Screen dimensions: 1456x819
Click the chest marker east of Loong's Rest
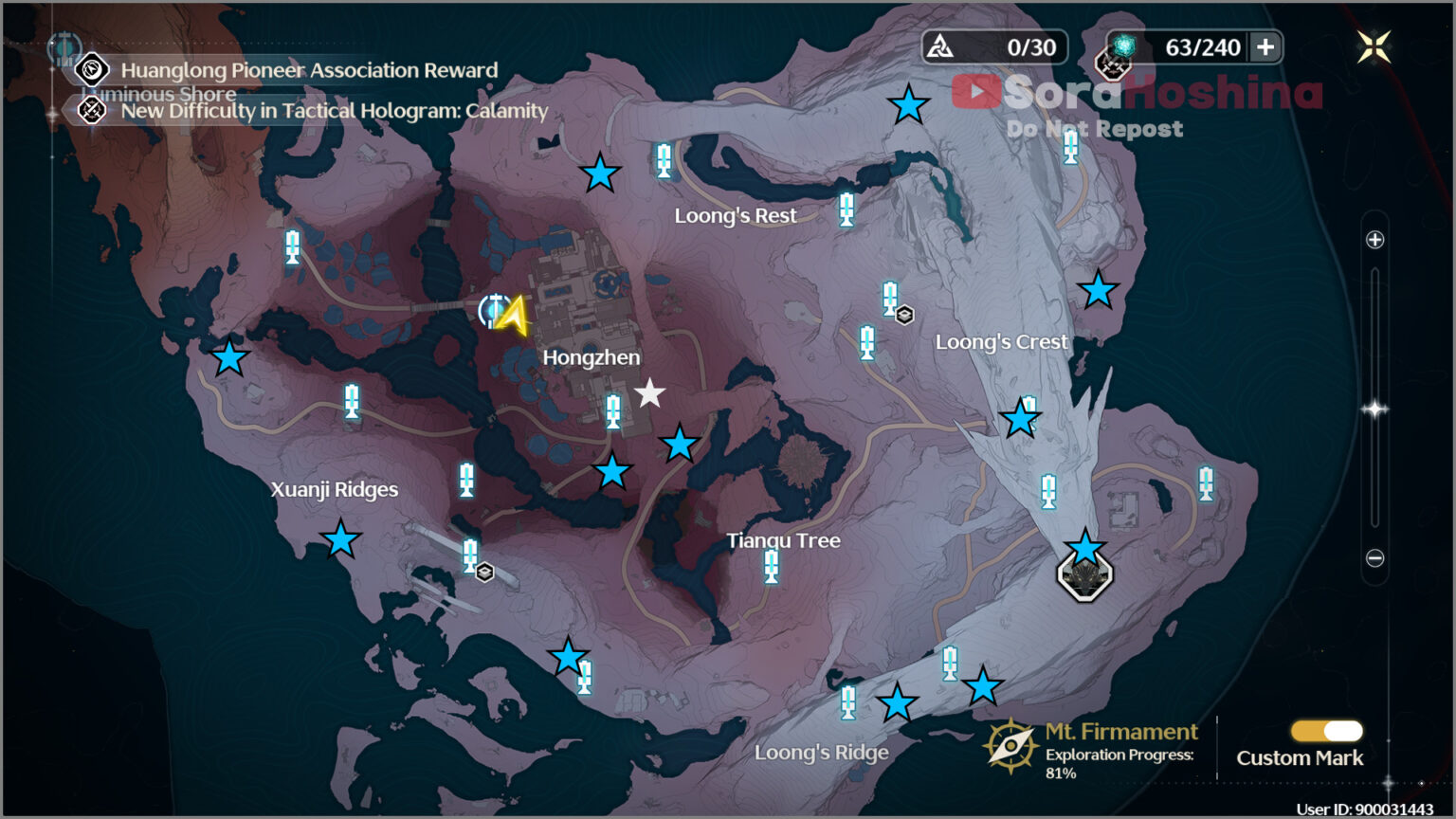click(903, 313)
